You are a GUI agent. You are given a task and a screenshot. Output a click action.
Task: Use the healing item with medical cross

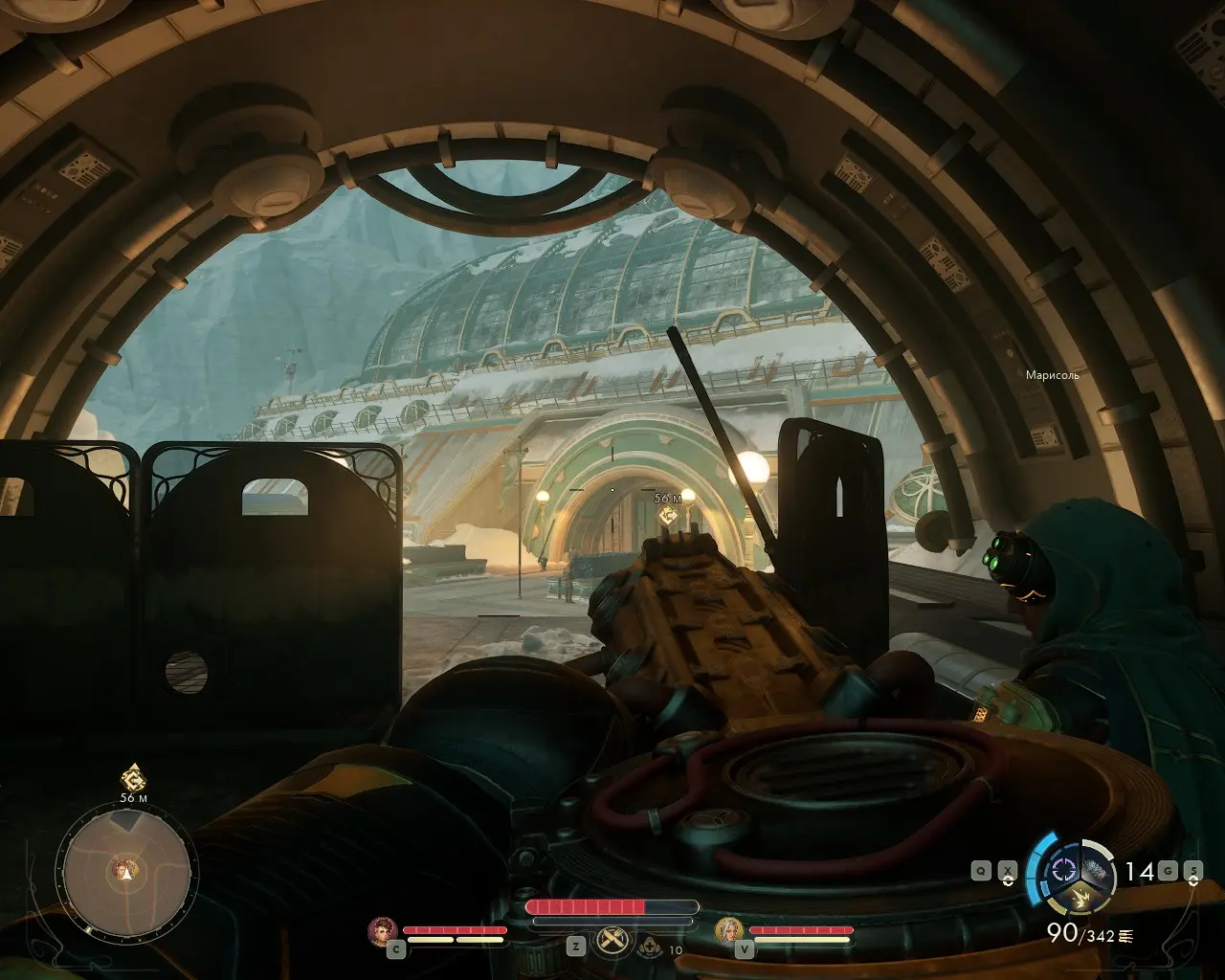(652, 947)
